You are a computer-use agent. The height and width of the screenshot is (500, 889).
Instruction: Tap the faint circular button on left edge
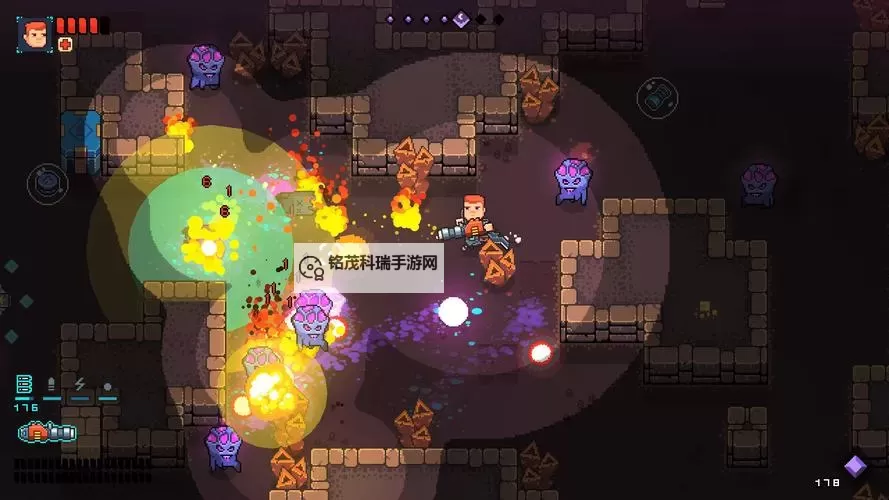pyautogui.click(x=46, y=182)
